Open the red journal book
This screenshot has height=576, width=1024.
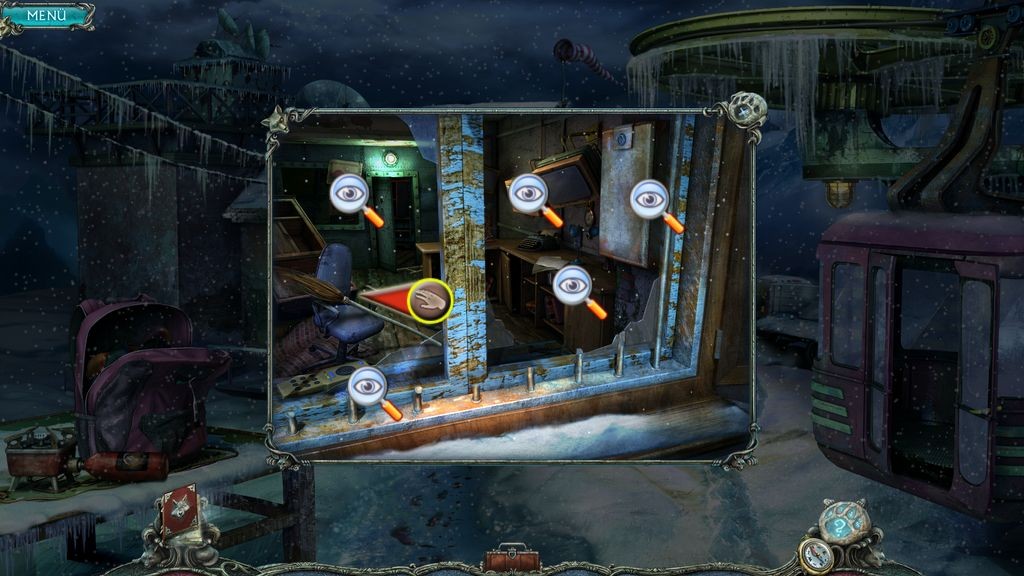(181, 509)
